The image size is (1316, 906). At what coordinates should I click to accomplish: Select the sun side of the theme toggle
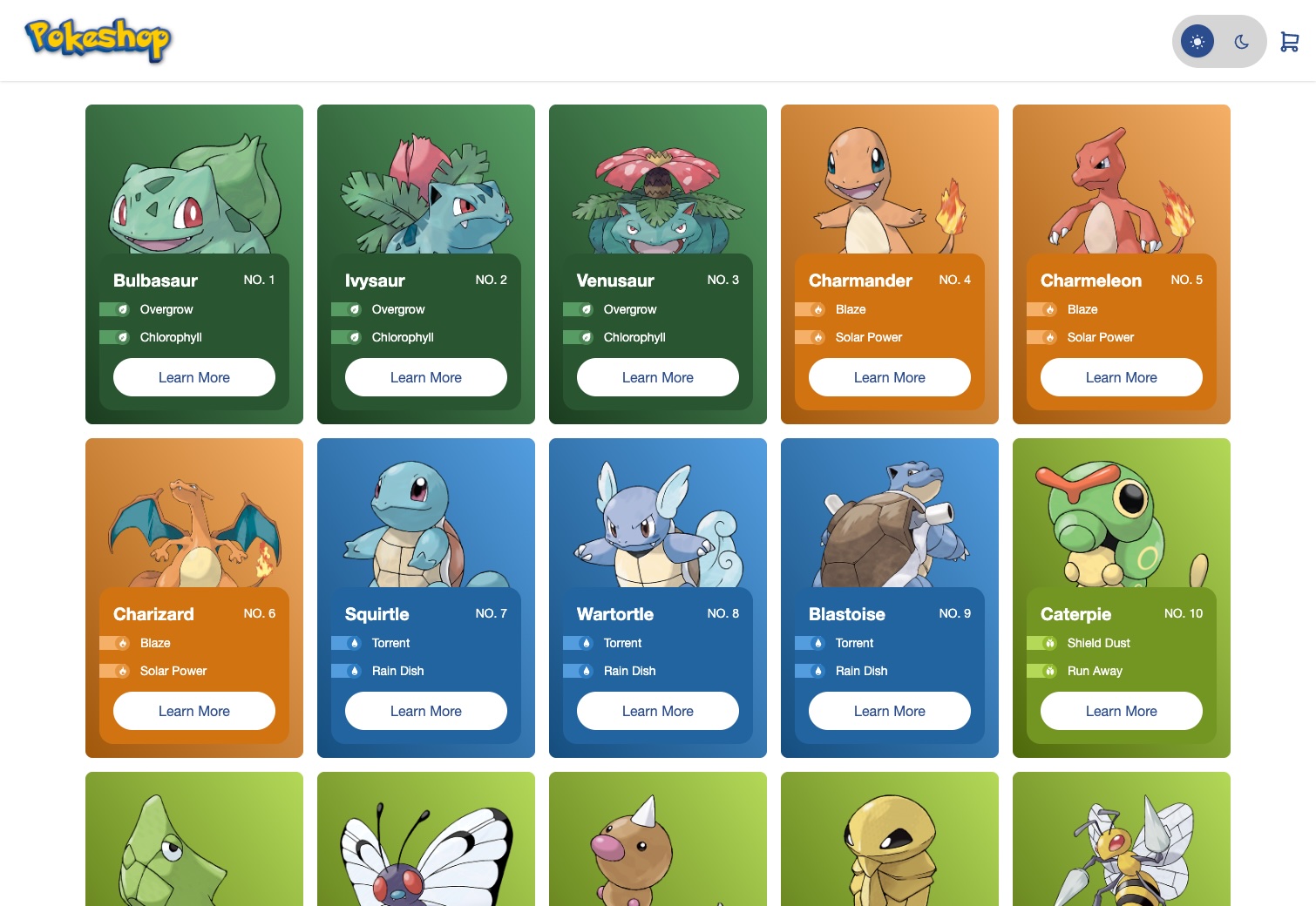coord(1197,41)
